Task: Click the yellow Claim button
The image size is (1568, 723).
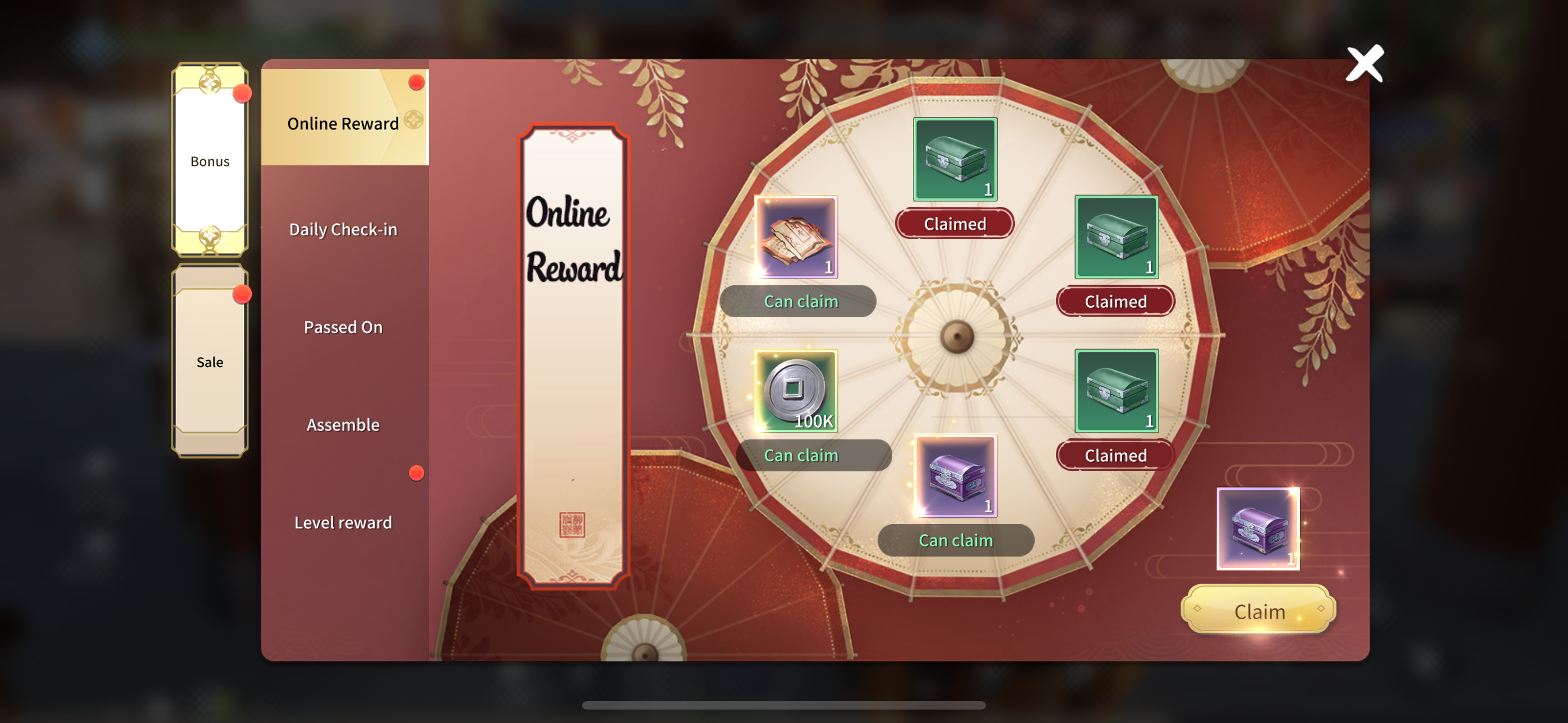Action: coord(1258,610)
